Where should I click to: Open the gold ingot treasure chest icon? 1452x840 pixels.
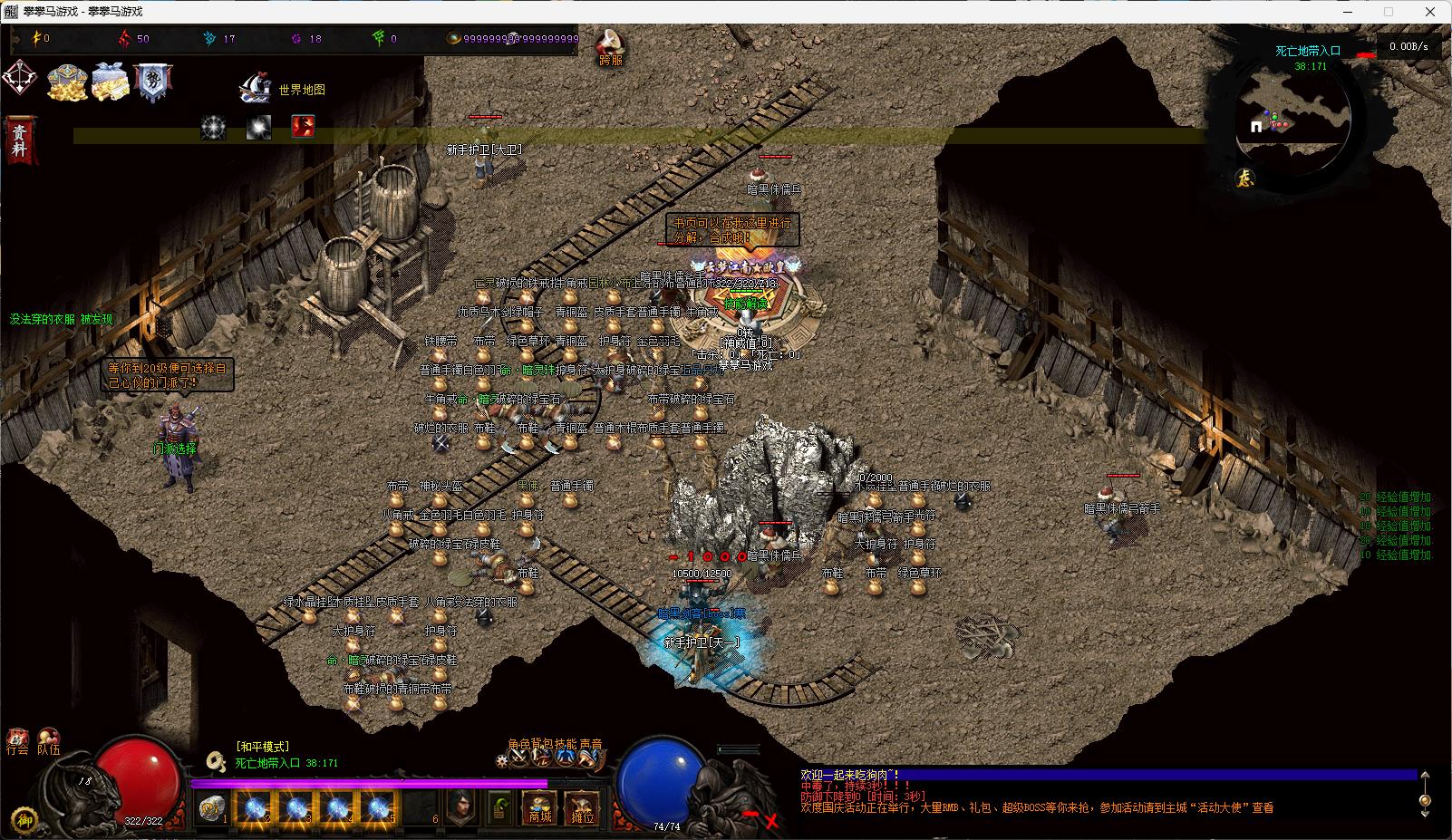pyautogui.click(x=66, y=82)
